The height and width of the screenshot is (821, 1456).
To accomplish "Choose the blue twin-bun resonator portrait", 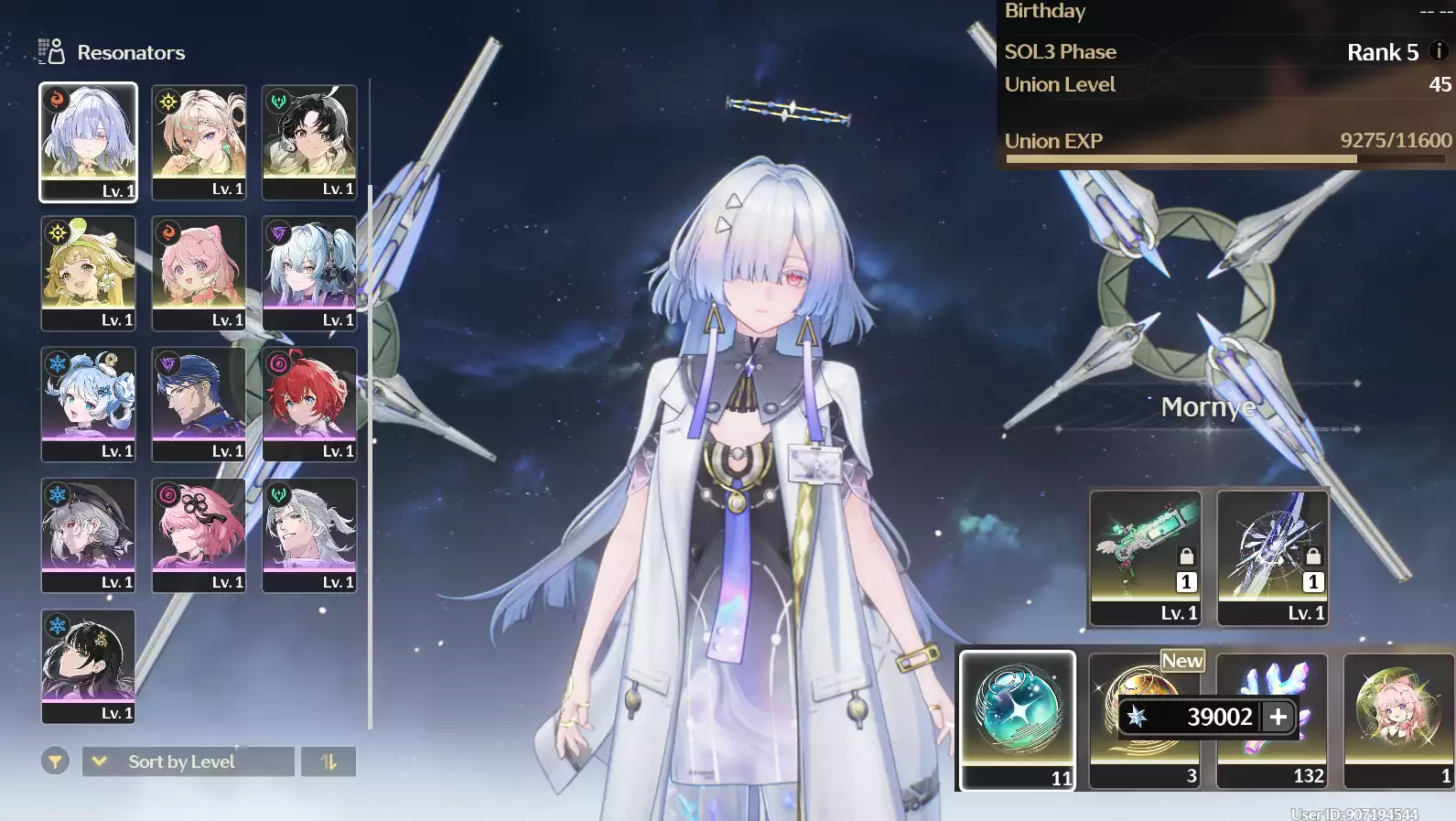I will pyautogui.click(x=88, y=404).
